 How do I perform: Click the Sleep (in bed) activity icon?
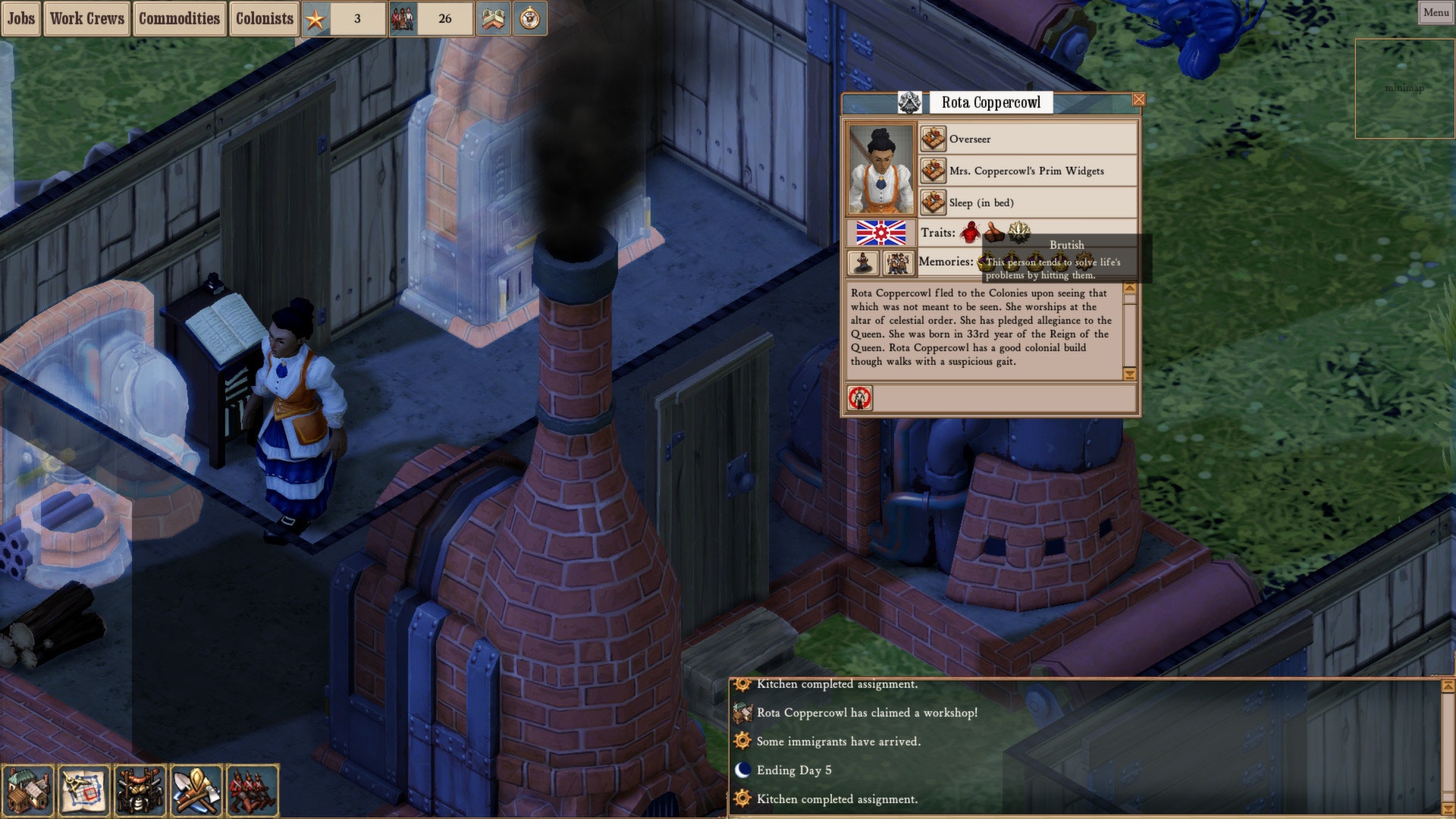(x=933, y=202)
